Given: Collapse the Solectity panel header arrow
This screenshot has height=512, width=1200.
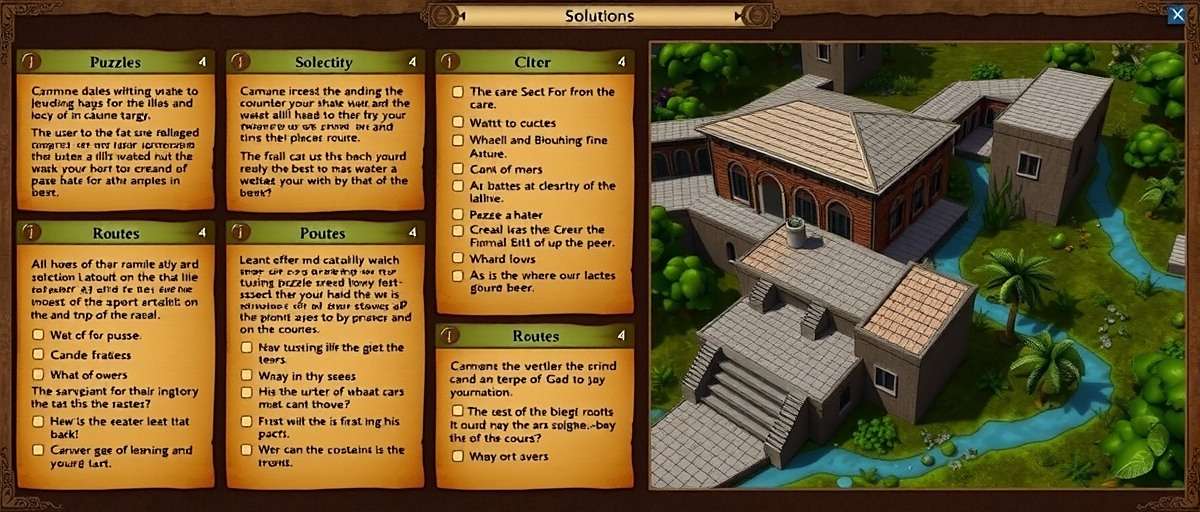Looking at the screenshot, I should (x=413, y=62).
